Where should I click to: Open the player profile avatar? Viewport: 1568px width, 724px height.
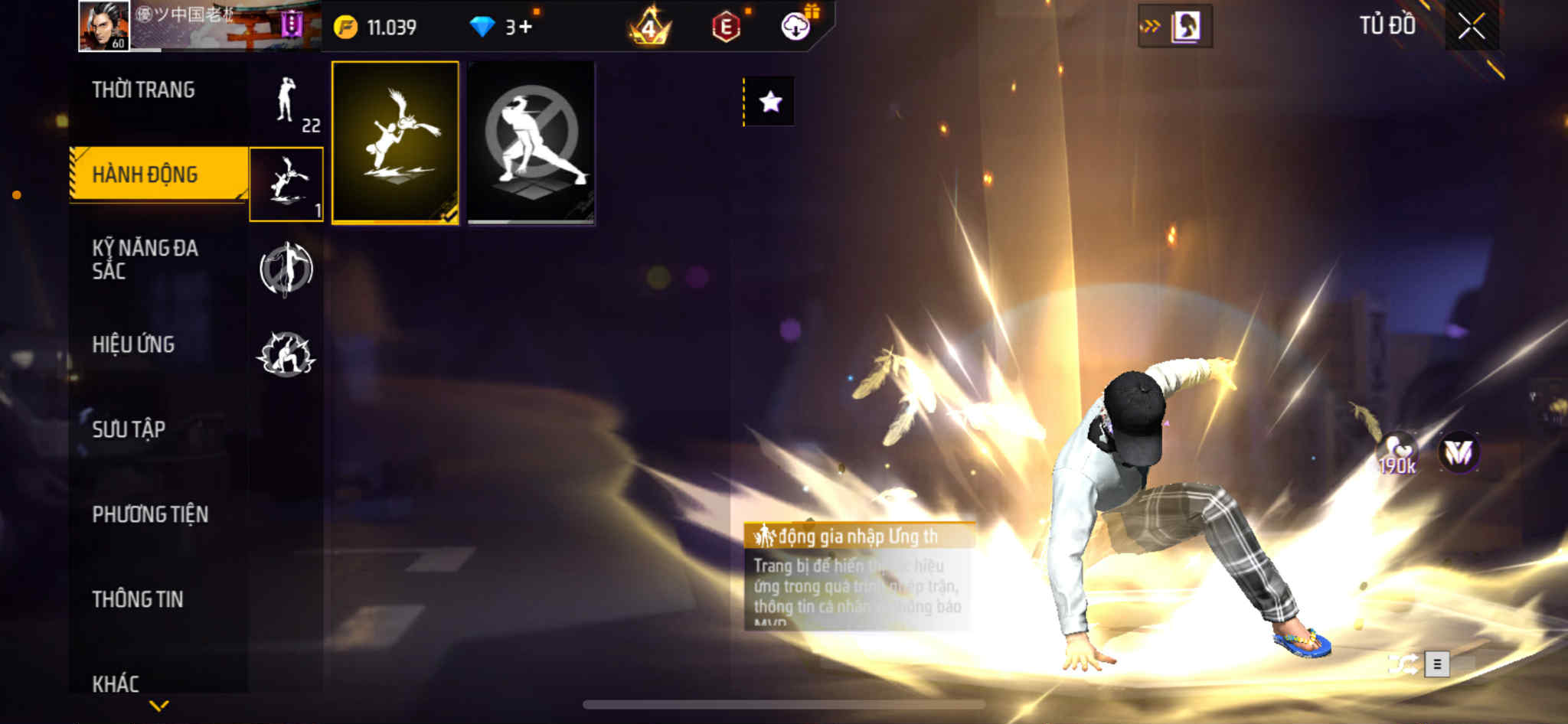coord(104,26)
